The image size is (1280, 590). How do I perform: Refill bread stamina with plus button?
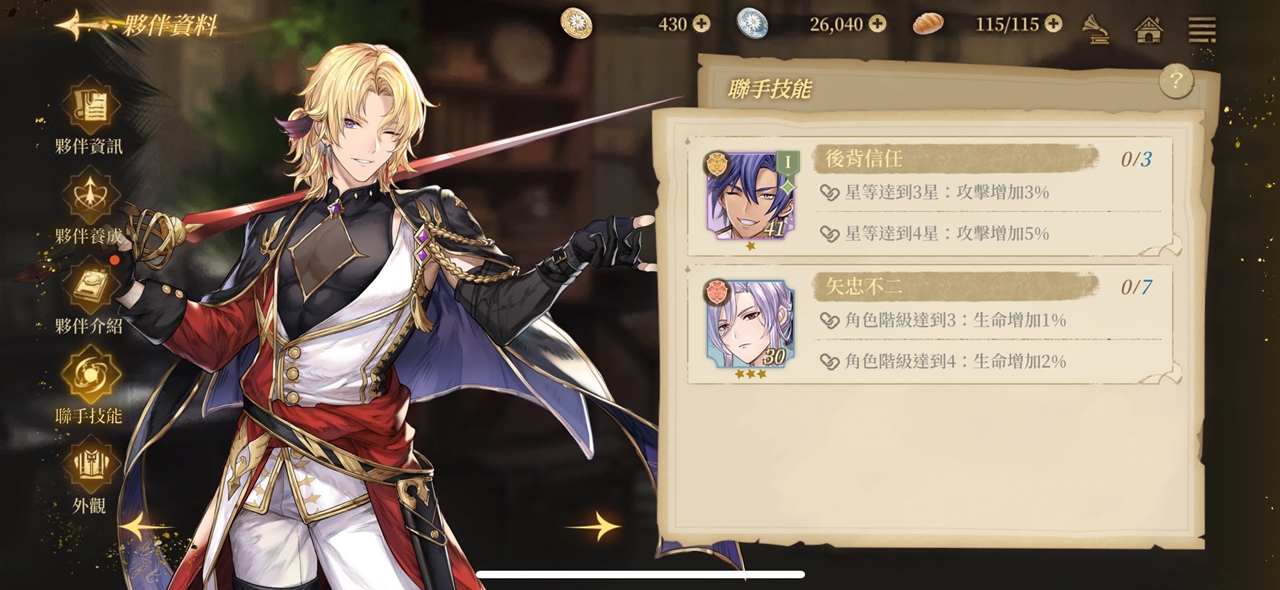pyautogui.click(x=1053, y=24)
